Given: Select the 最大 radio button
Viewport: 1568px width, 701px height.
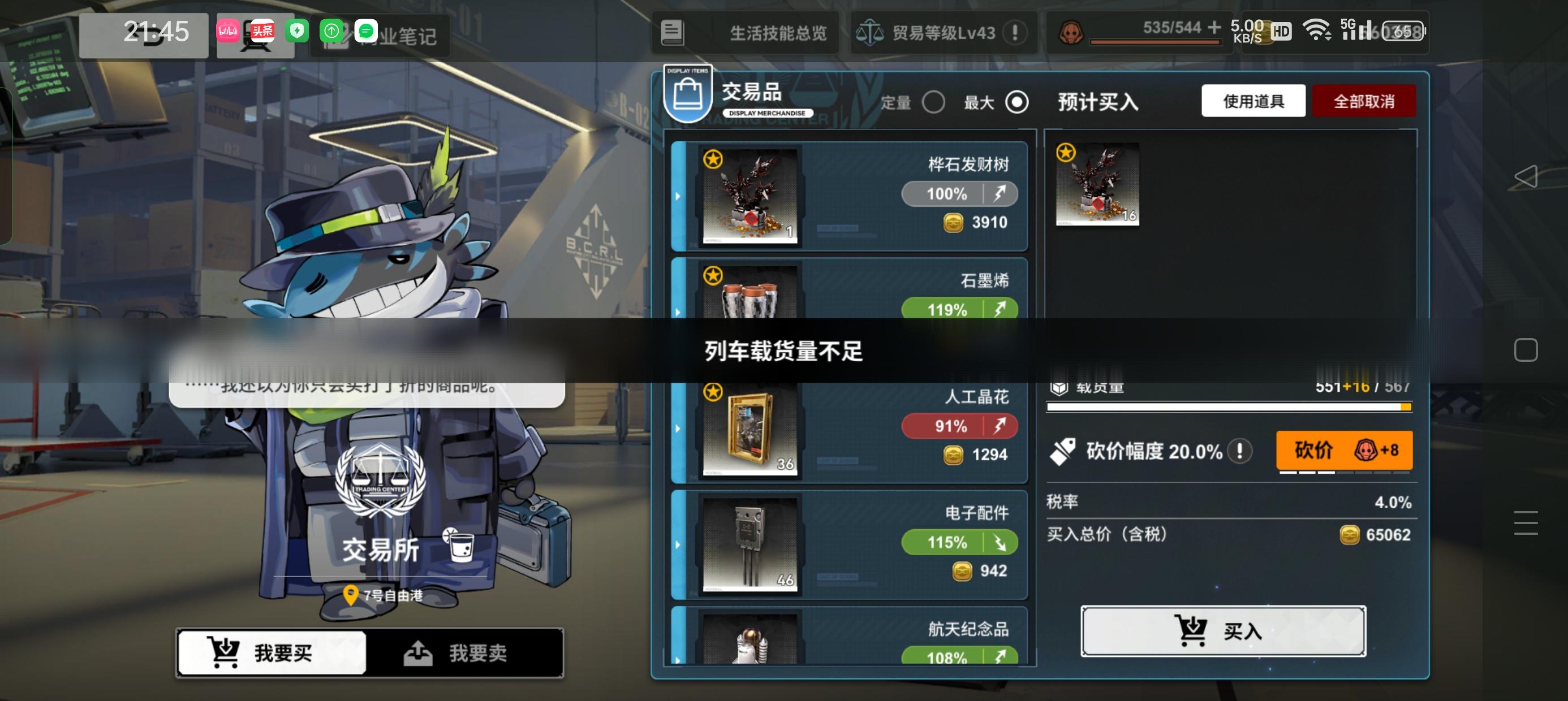Looking at the screenshot, I should pyautogui.click(x=1018, y=103).
